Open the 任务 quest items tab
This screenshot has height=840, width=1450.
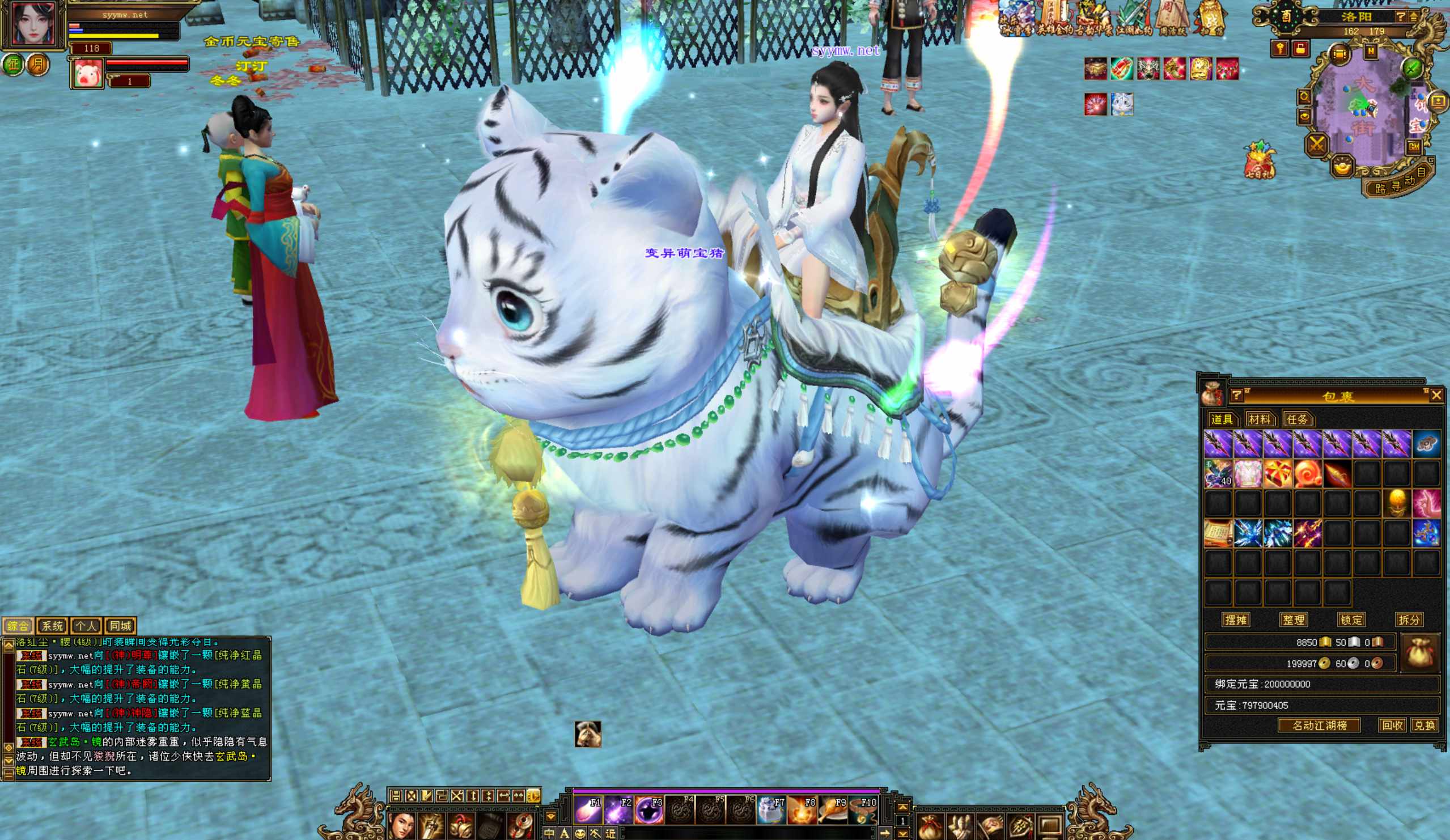tap(1296, 419)
